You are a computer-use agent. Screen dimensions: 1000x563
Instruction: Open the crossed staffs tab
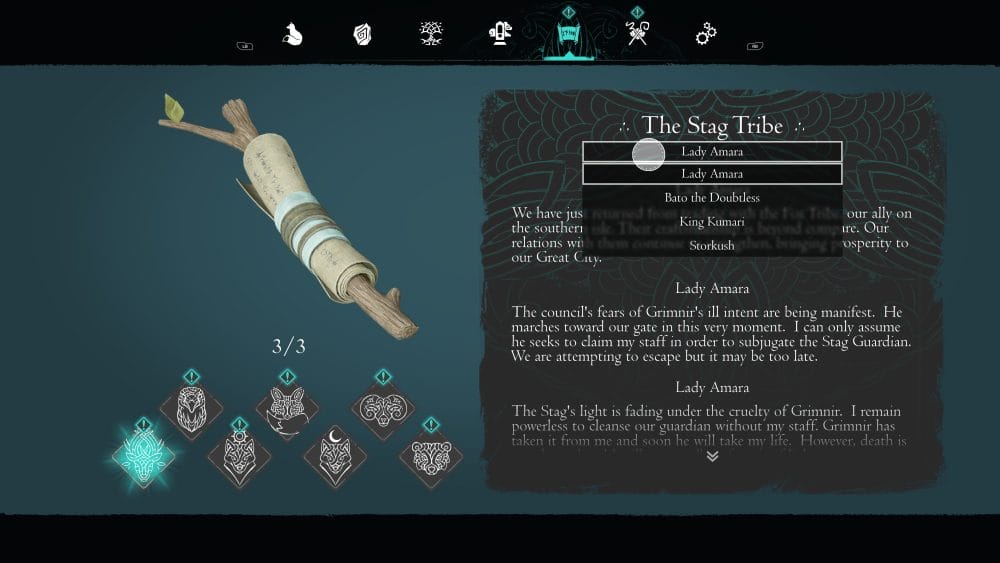[637, 35]
